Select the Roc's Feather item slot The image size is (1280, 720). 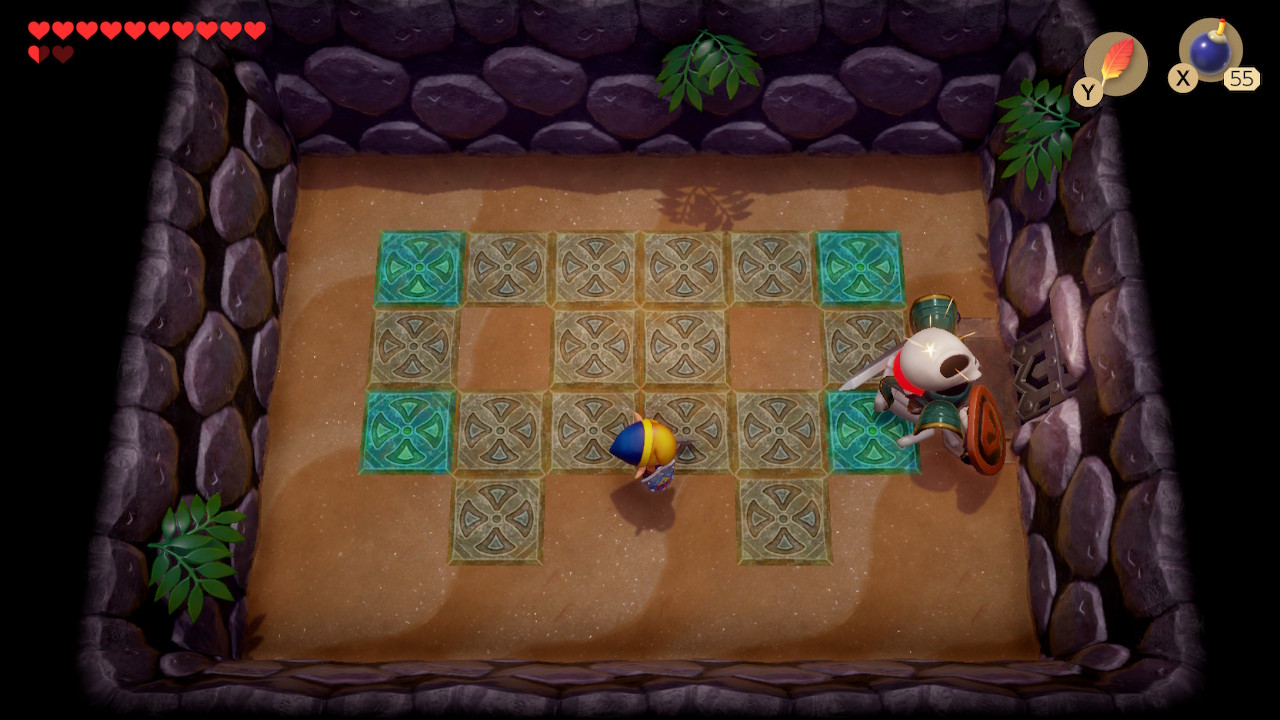1115,64
